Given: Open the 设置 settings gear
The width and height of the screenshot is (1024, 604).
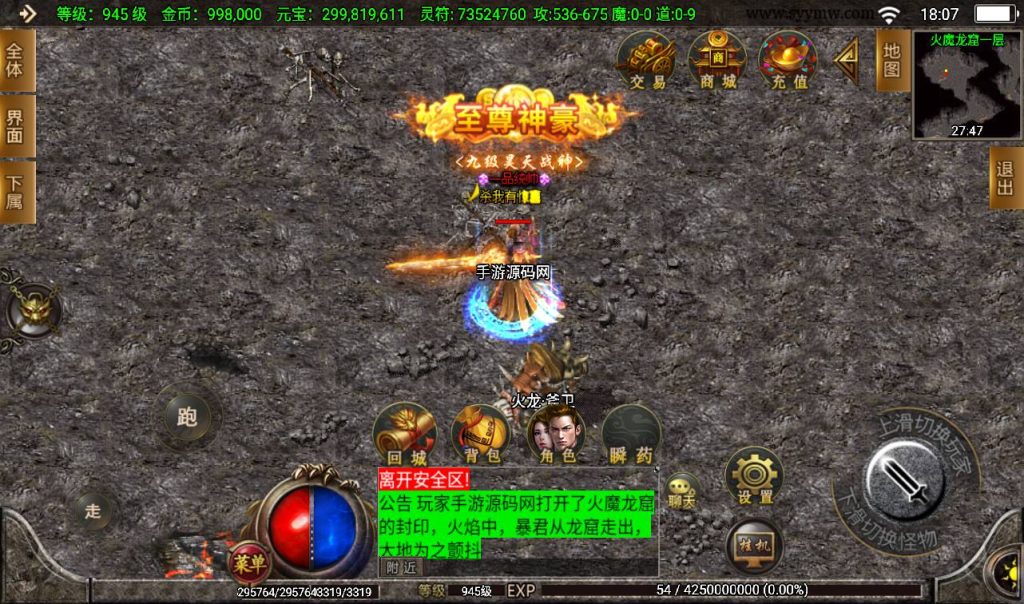Looking at the screenshot, I should pyautogui.click(x=754, y=476).
